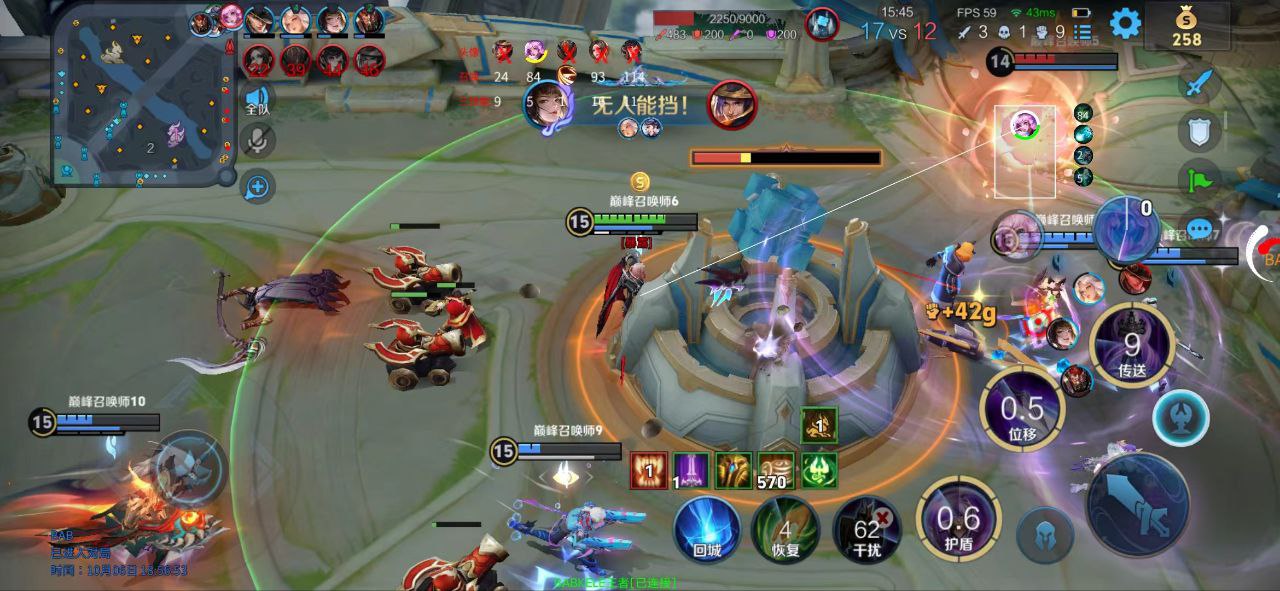Viewport: 1280px width, 591px height.
Task: Send the shield defend signal
Action: [1199, 131]
